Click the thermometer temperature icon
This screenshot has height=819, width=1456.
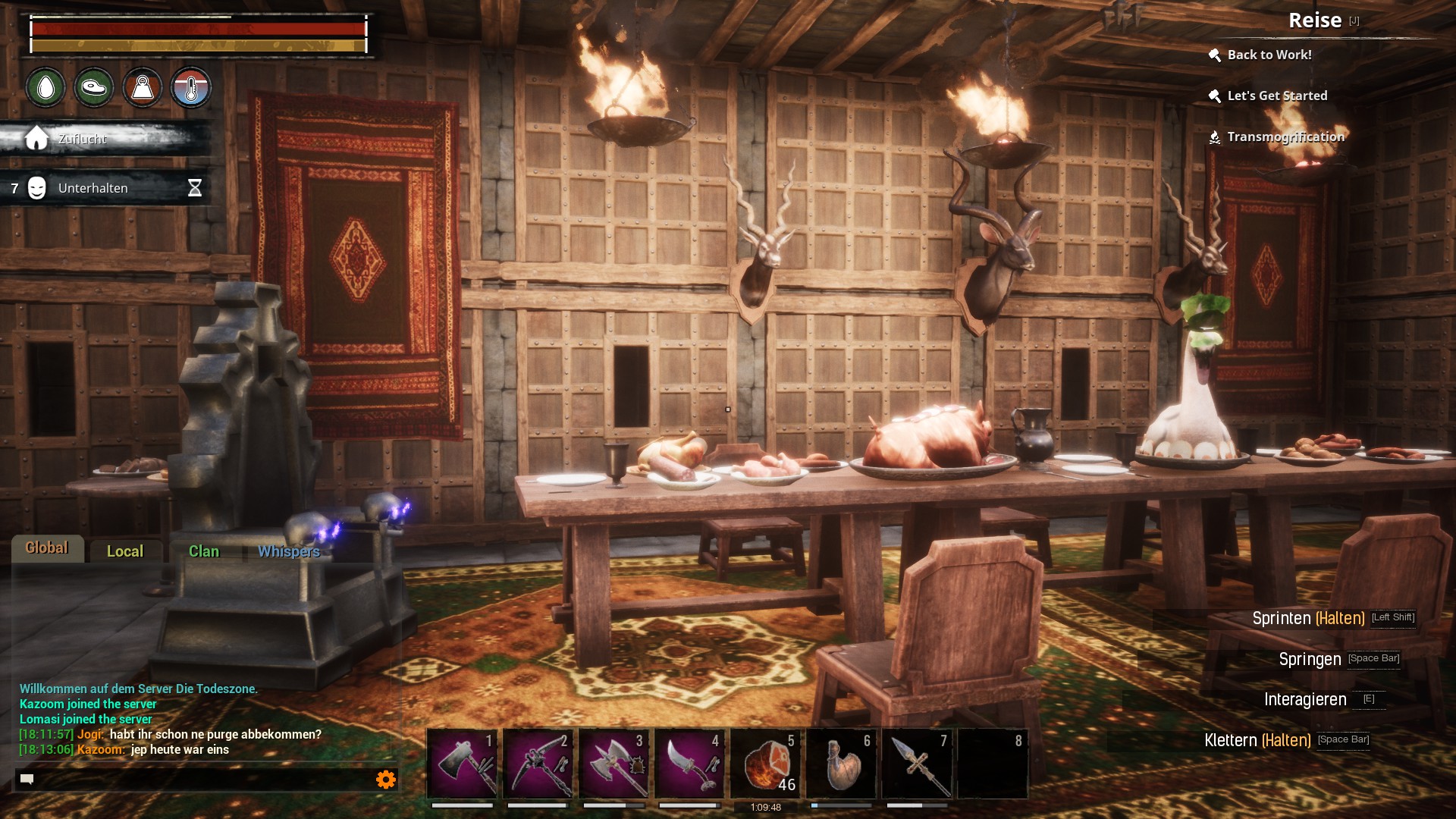point(191,88)
